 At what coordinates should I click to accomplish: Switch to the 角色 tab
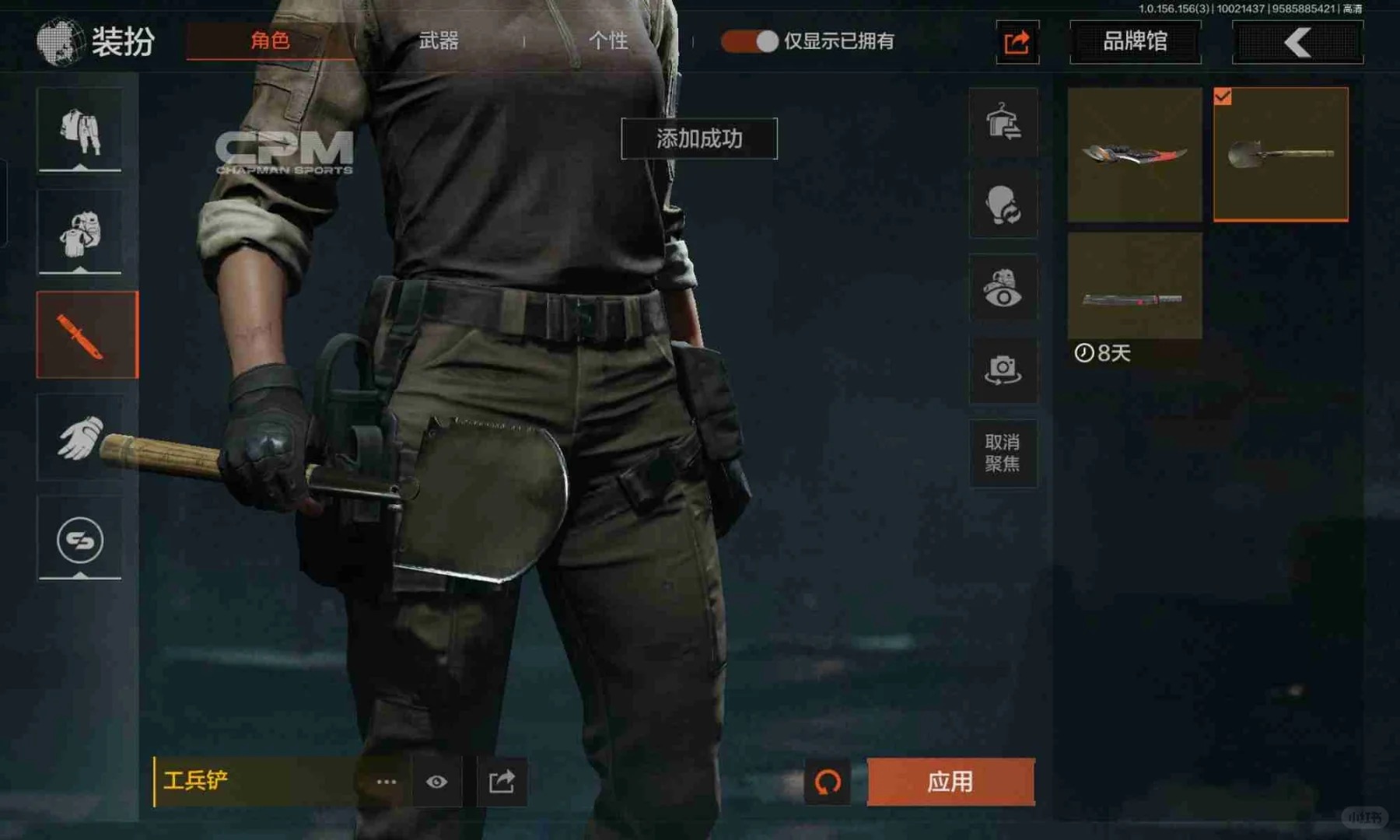(270, 40)
